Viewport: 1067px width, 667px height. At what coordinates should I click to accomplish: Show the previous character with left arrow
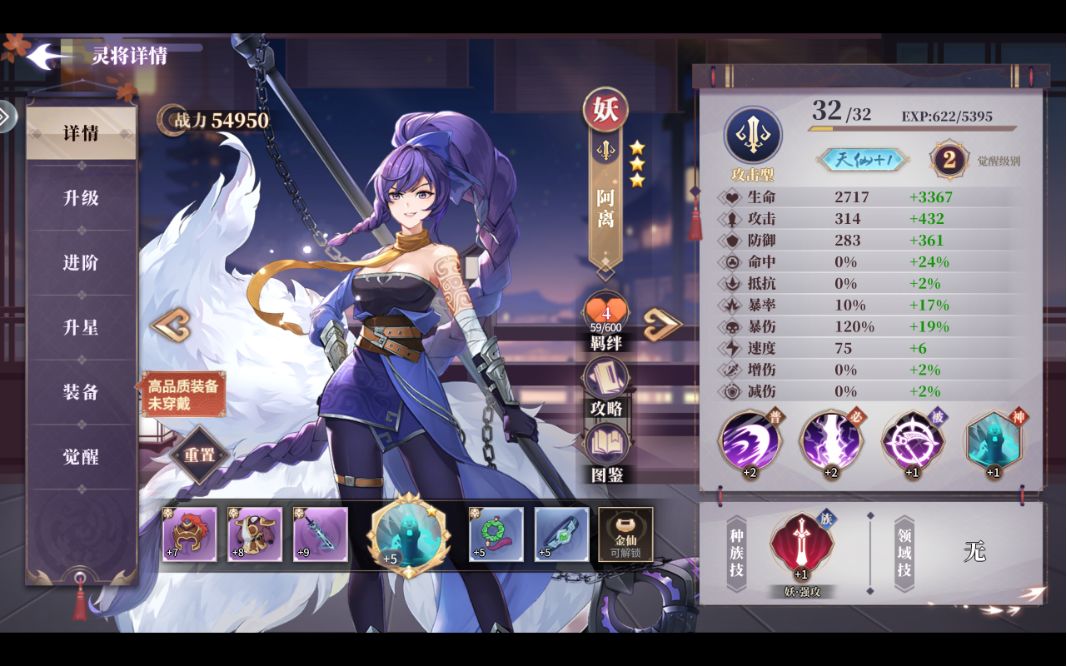point(170,325)
